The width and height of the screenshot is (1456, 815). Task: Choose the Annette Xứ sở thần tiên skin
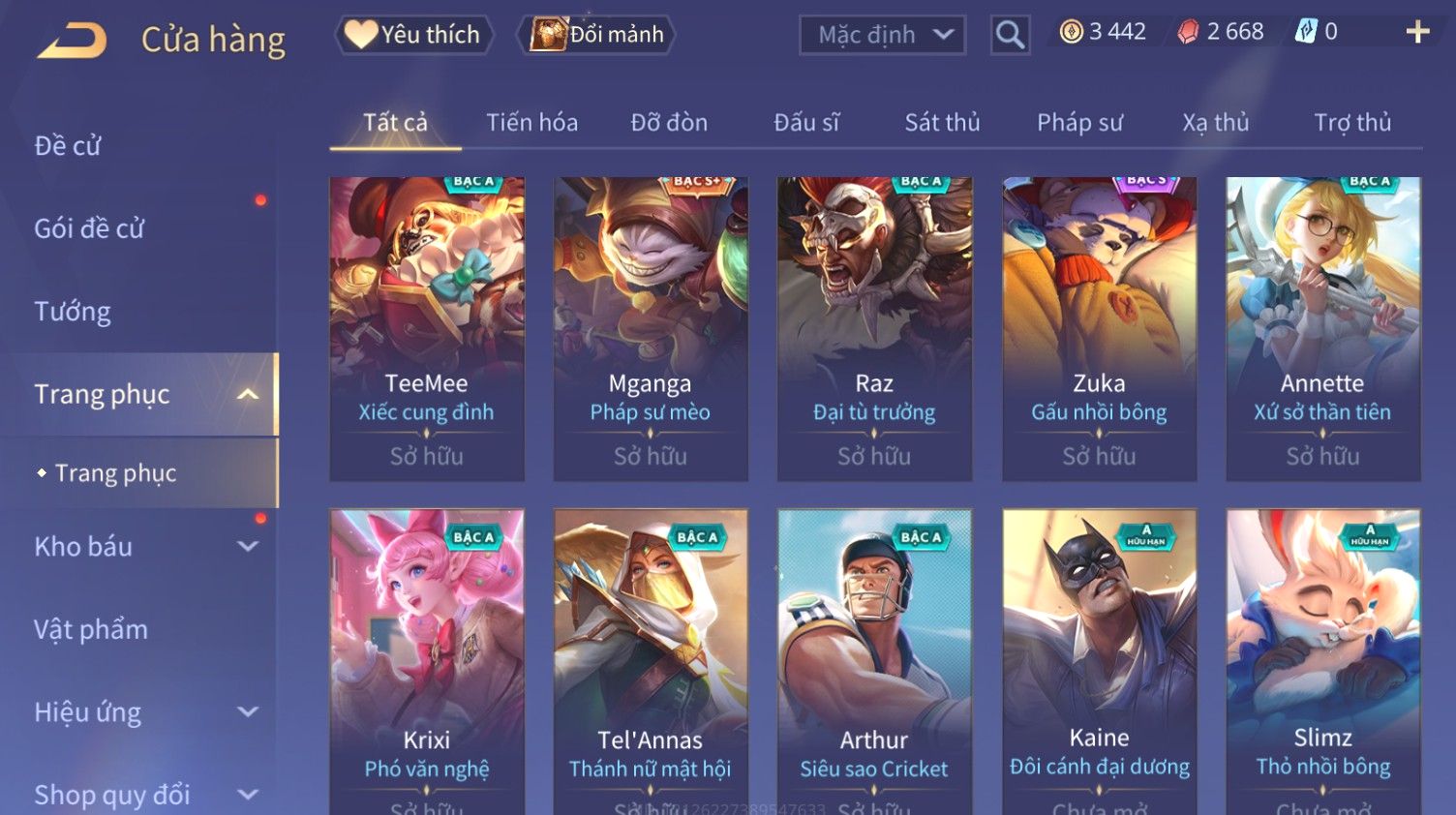tap(1322, 328)
